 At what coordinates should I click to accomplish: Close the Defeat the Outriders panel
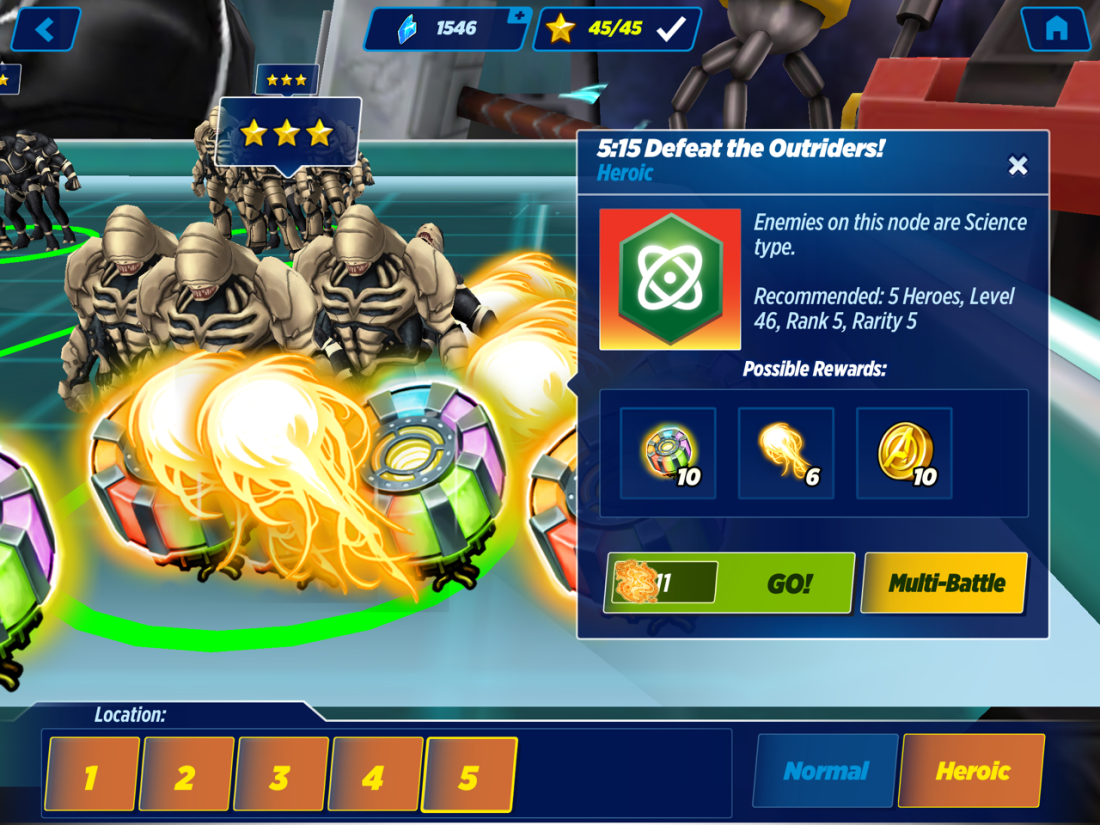tap(1018, 166)
